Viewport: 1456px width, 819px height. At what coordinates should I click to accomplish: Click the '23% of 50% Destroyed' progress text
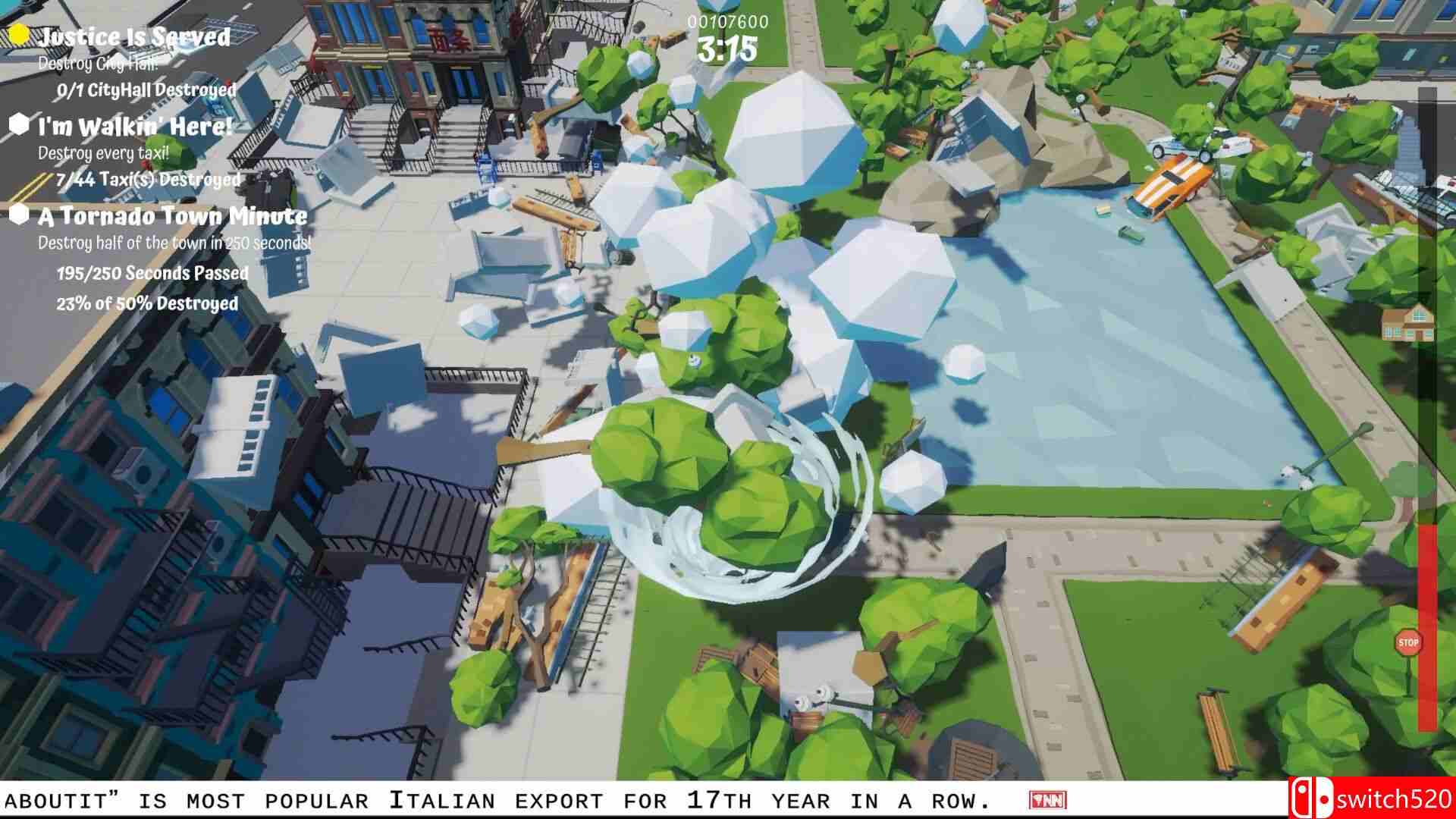(149, 302)
